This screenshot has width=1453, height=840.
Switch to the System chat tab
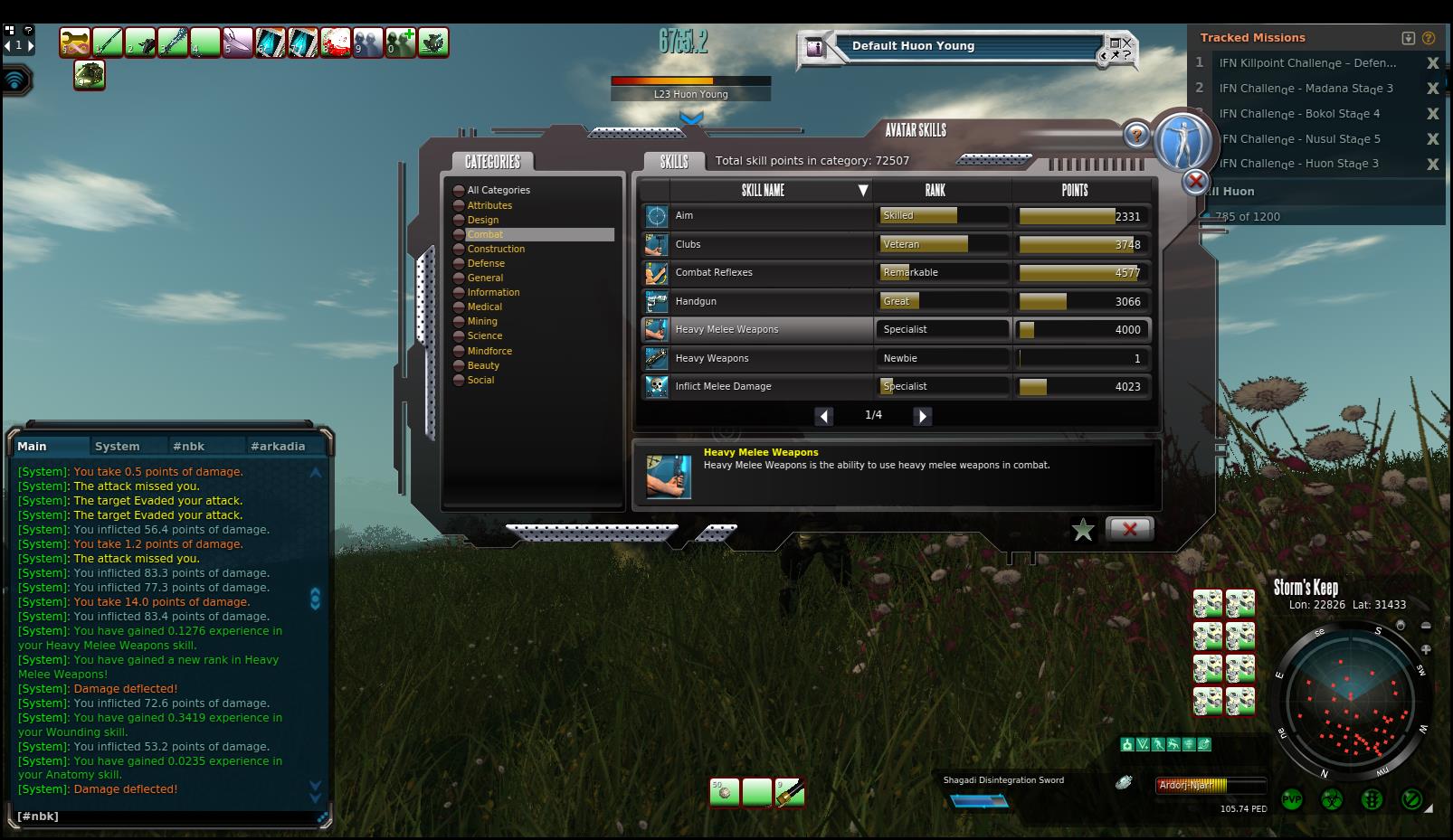117,446
